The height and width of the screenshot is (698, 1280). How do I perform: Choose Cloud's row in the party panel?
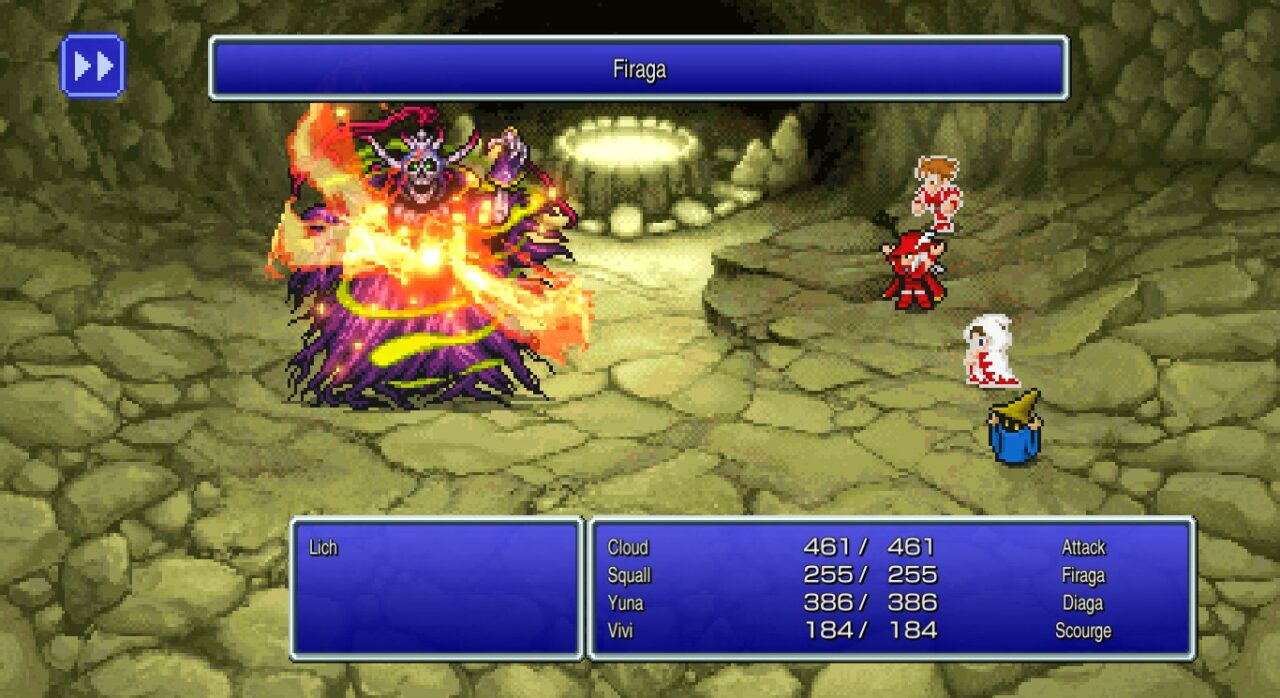click(x=628, y=547)
